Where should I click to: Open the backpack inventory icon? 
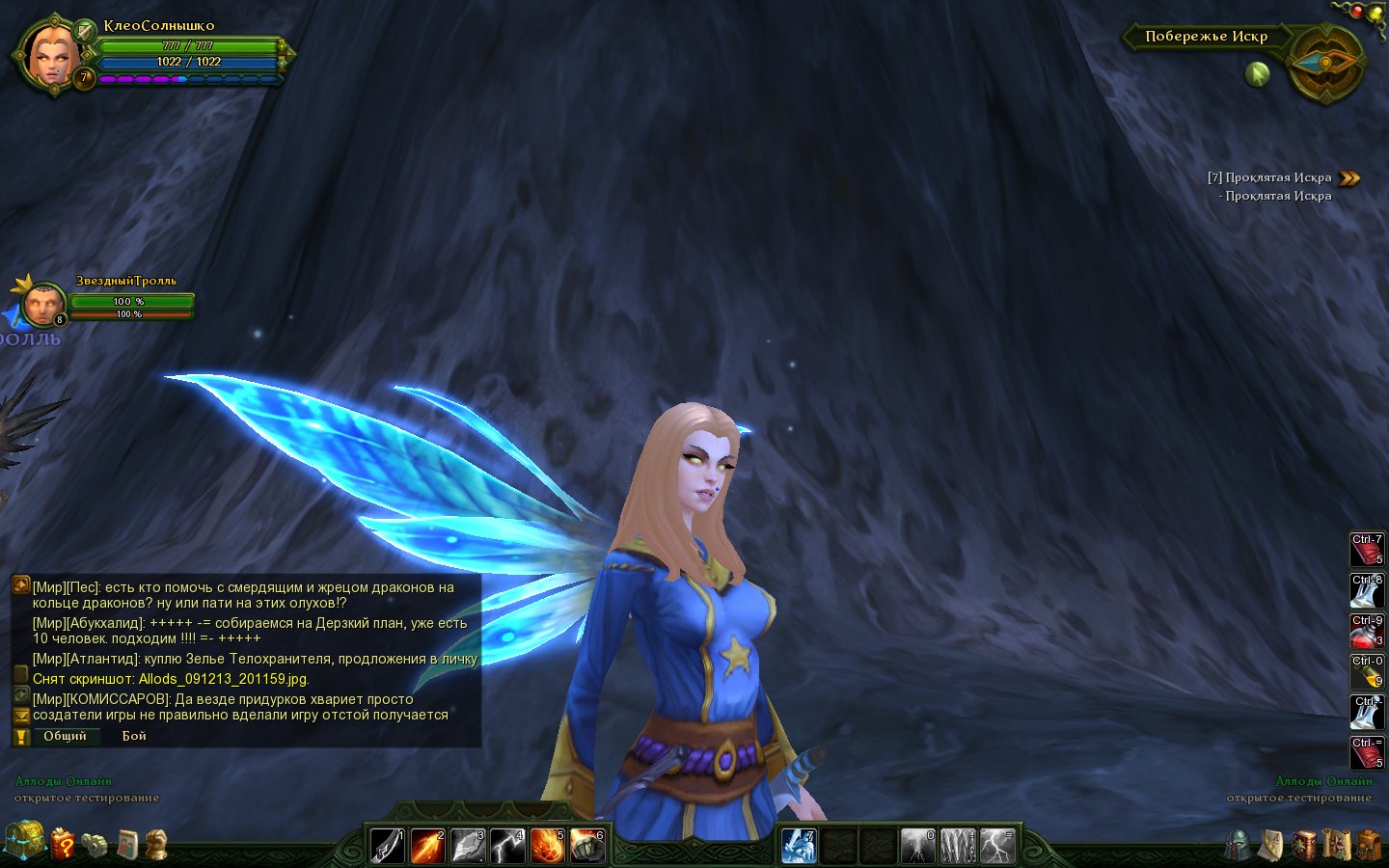1369,845
